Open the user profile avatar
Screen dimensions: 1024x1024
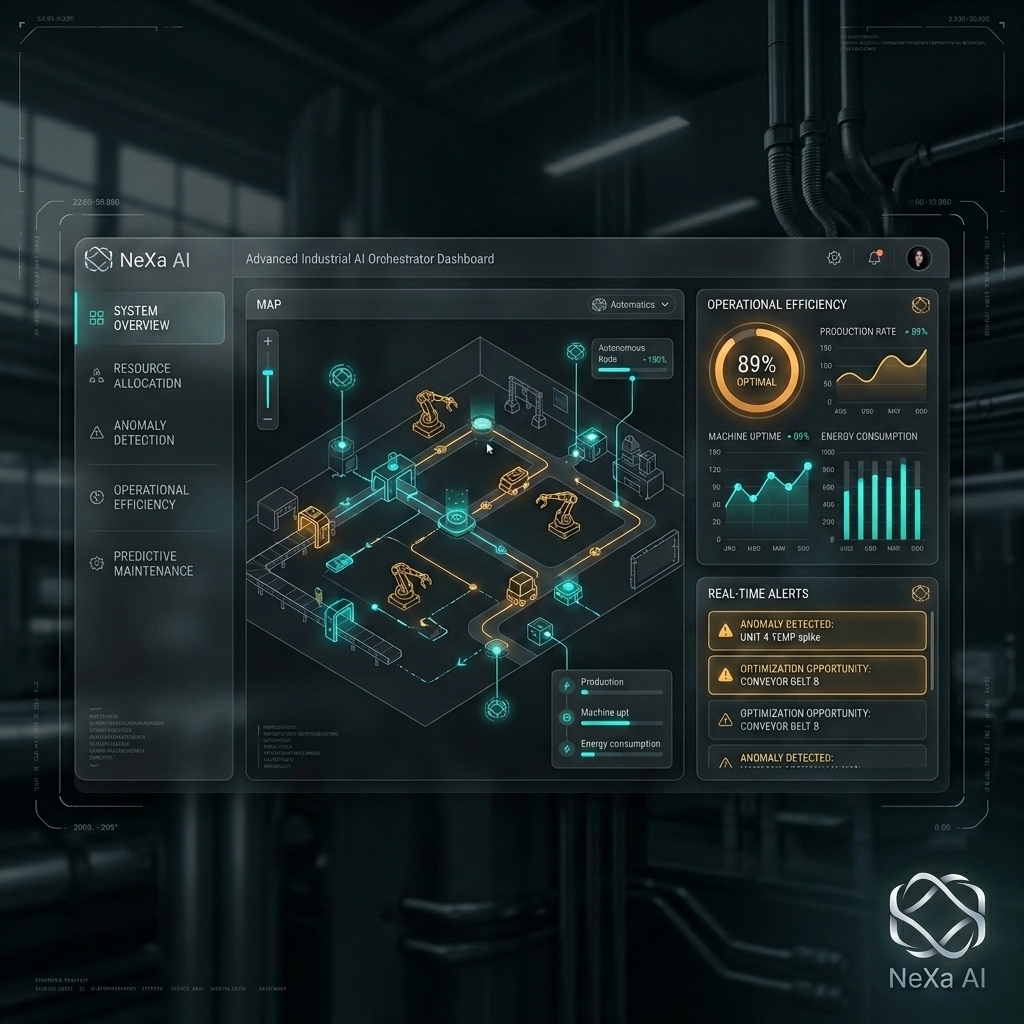(918, 258)
